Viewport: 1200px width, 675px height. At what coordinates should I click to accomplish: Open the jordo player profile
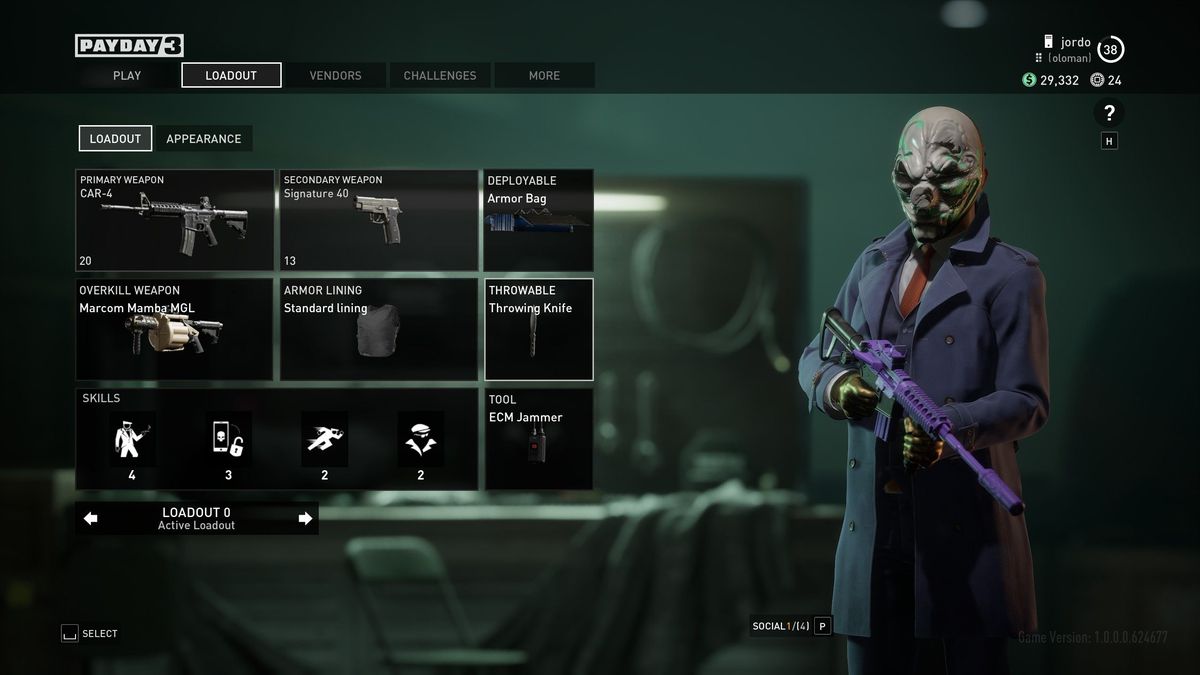1075,43
